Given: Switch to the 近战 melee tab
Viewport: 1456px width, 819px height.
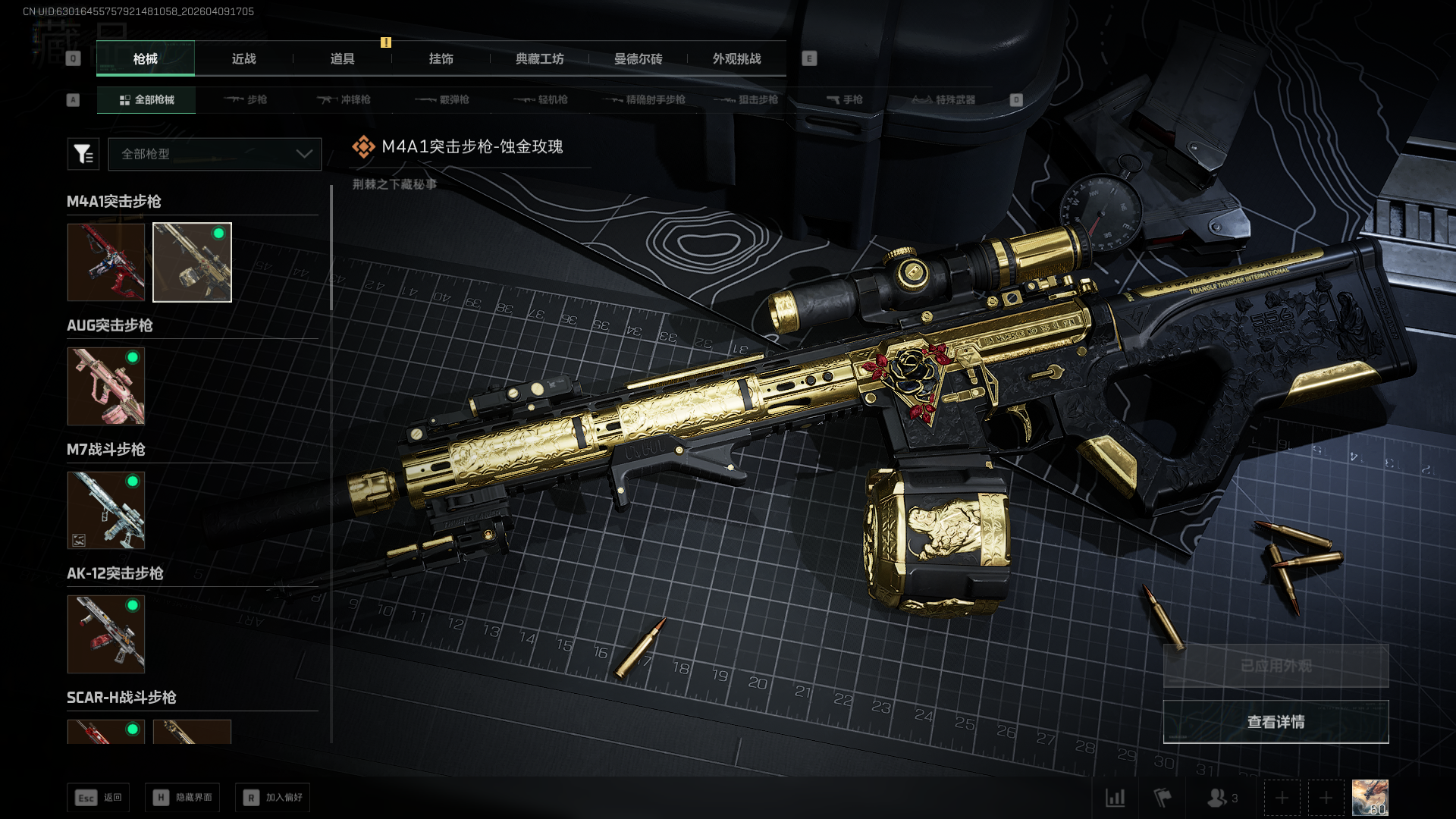Looking at the screenshot, I should [243, 59].
